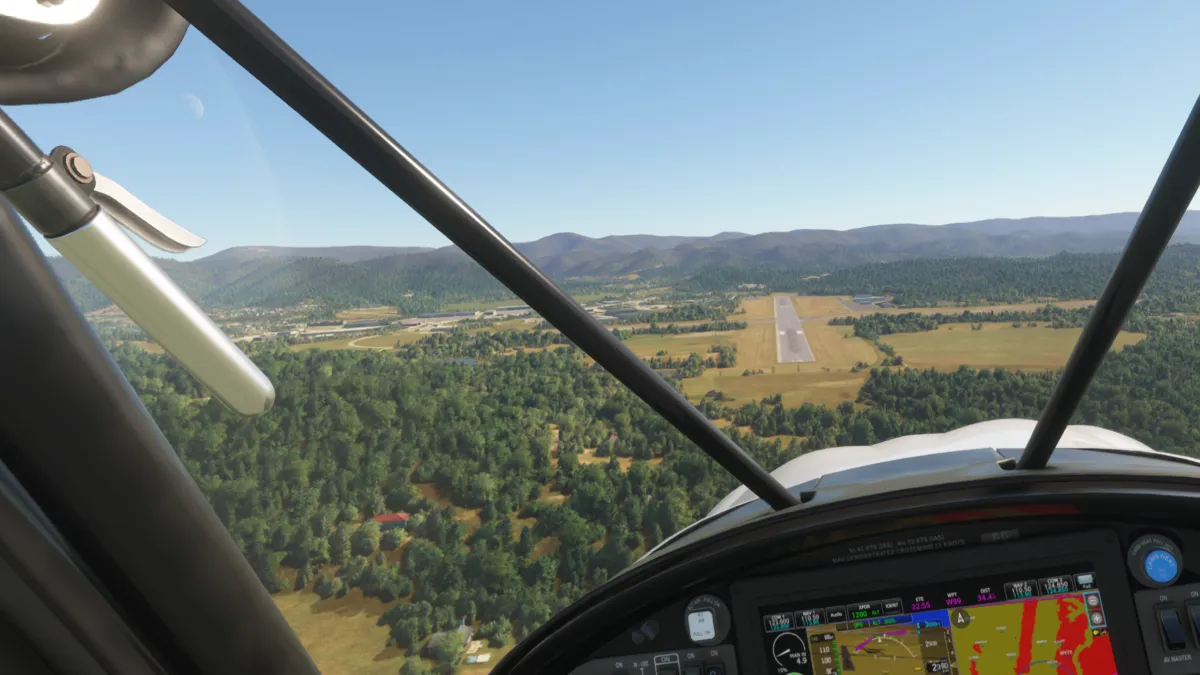
Task: Open the COM 1 frequency box
Action: pyautogui.click(x=779, y=621)
